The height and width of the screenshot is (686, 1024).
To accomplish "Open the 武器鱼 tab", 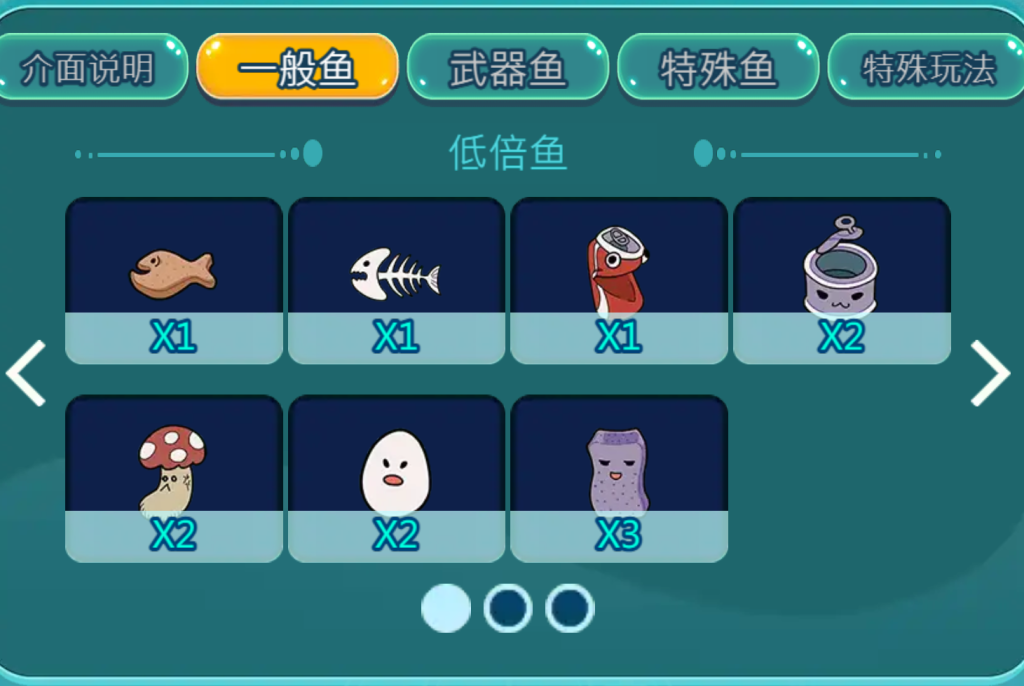I will pos(508,68).
